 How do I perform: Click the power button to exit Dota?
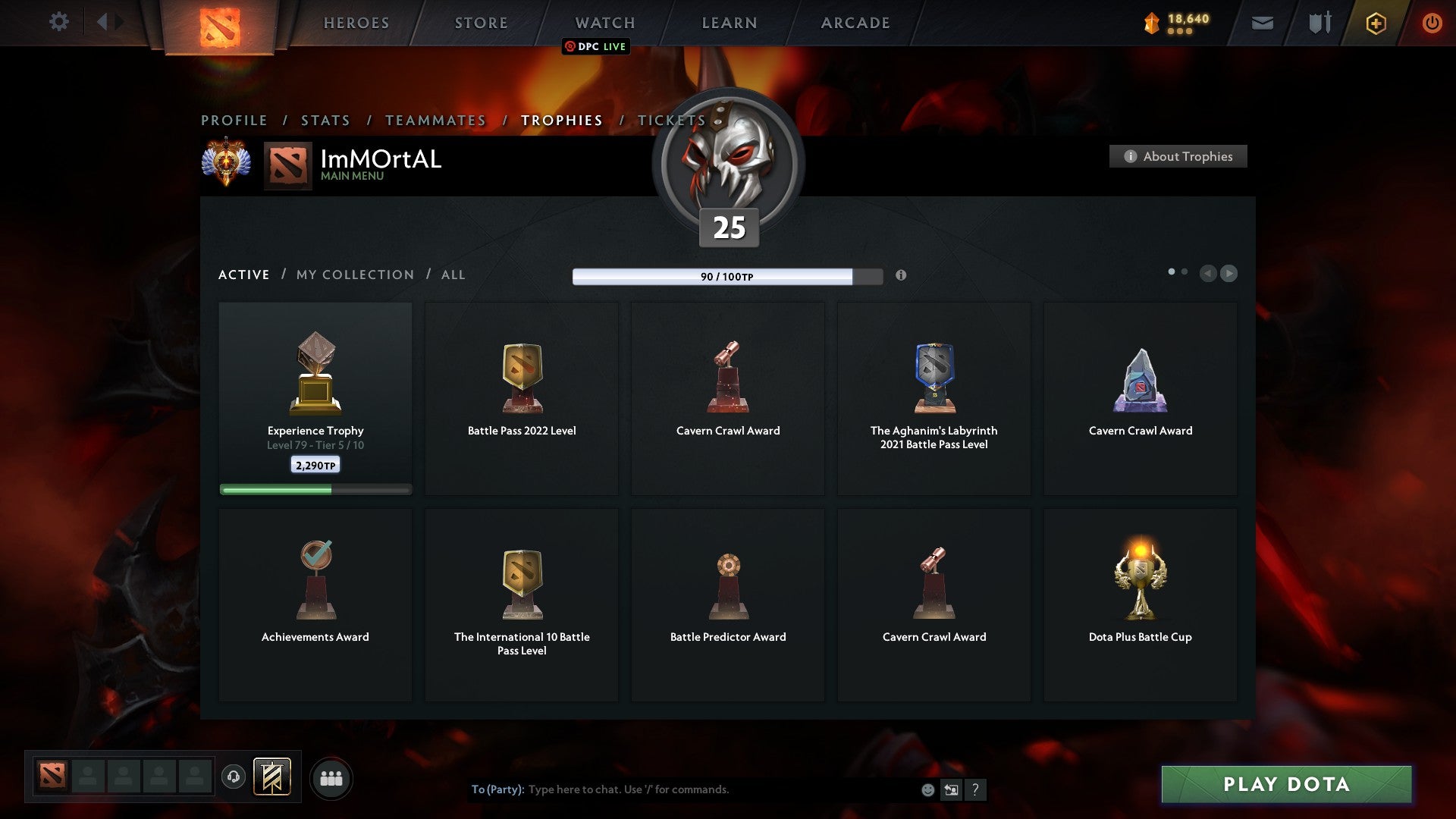click(x=1432, y=23)
